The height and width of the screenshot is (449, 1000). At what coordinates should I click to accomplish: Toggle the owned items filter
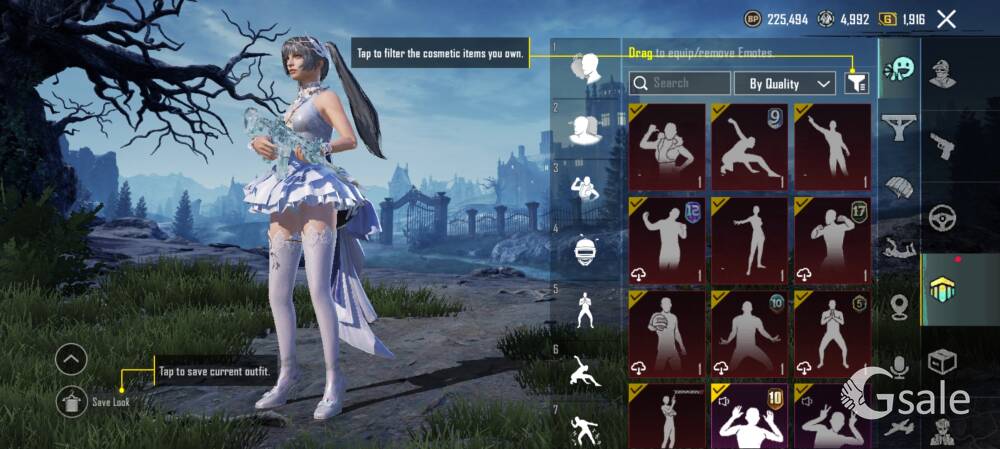856,83
